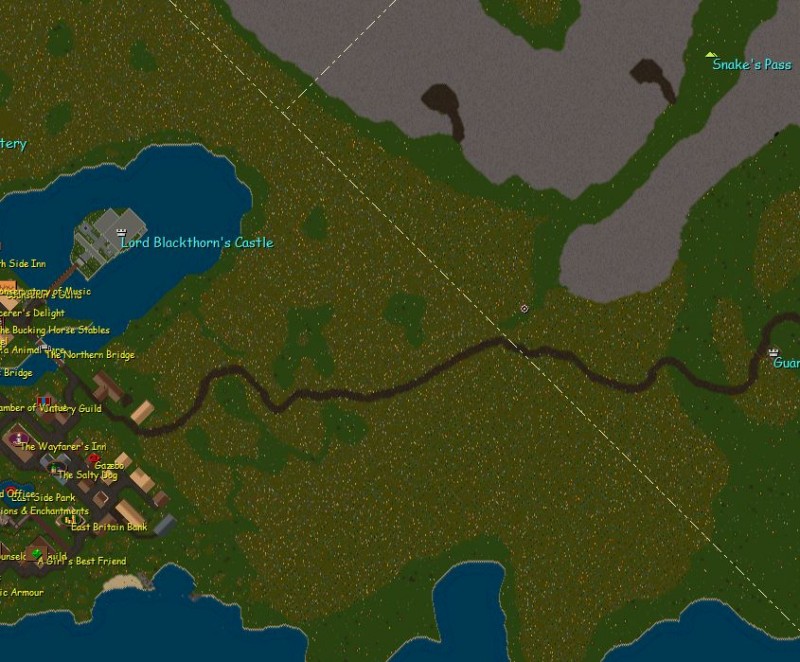The height and width of the screenshot is (662, 800).
Task: Select the East Britain Bank marker
Action: tap(70, 520)
